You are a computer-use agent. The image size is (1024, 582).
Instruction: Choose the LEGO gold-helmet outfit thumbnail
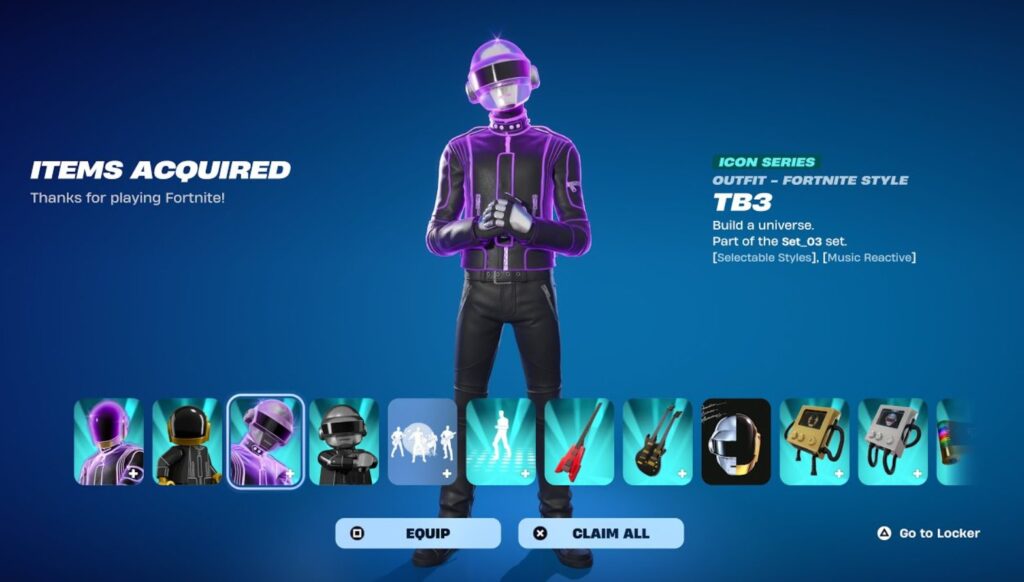pyautogui.click(x=187, y=442)
